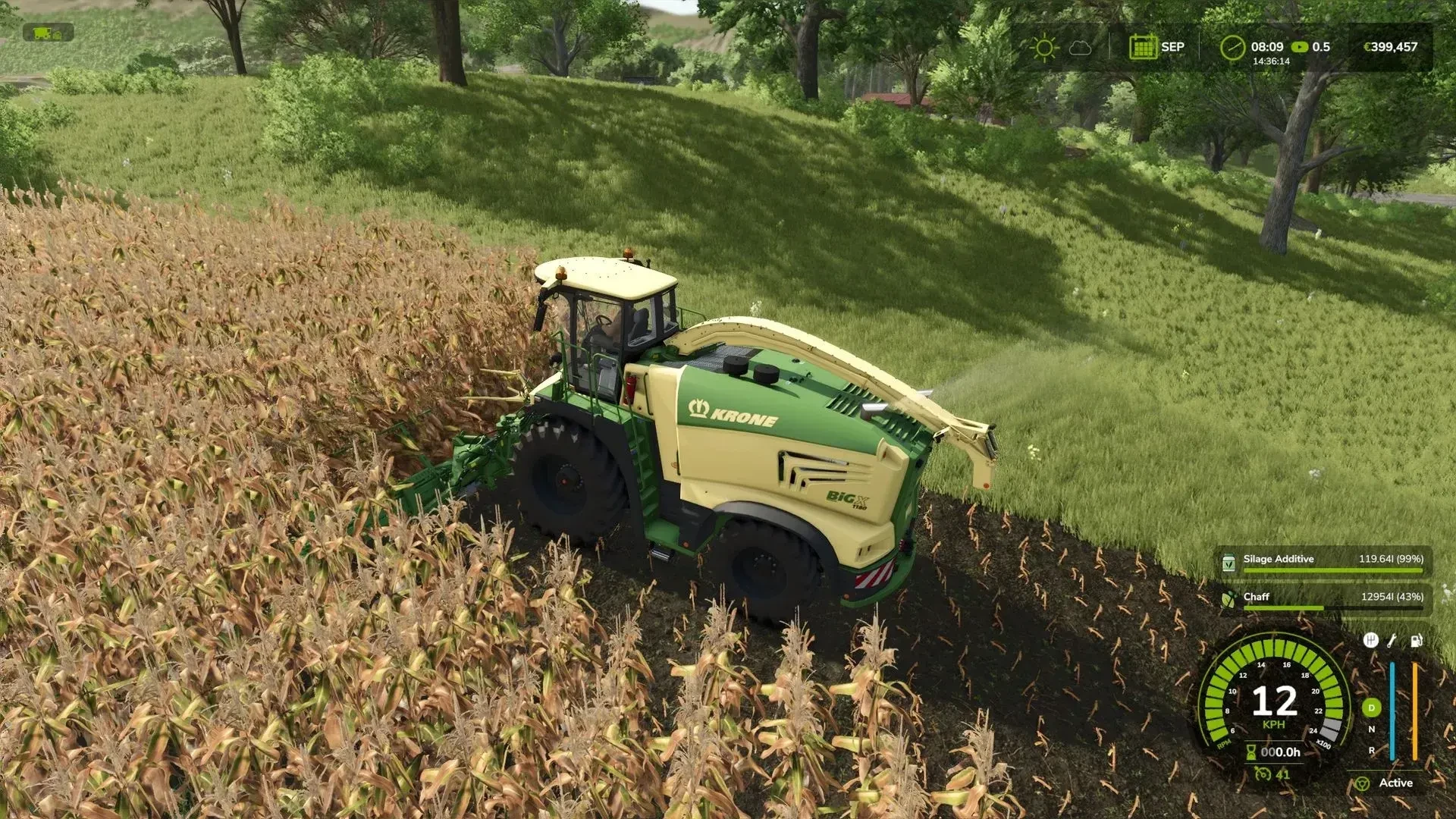Viewport: 1456px width, 819px height.
Task: Select the R reverse gear indicator
Action: click(1371, 751)
